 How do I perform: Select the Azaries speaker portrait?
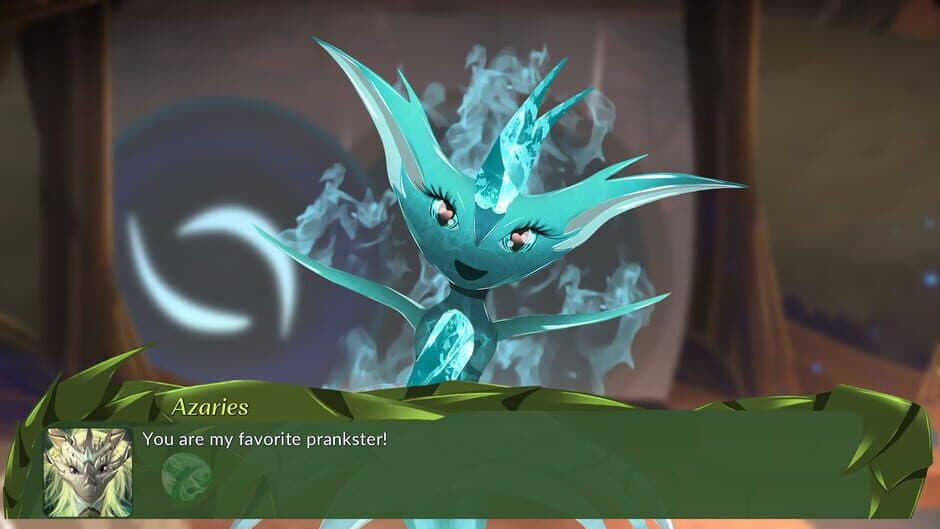pos(88,472)
